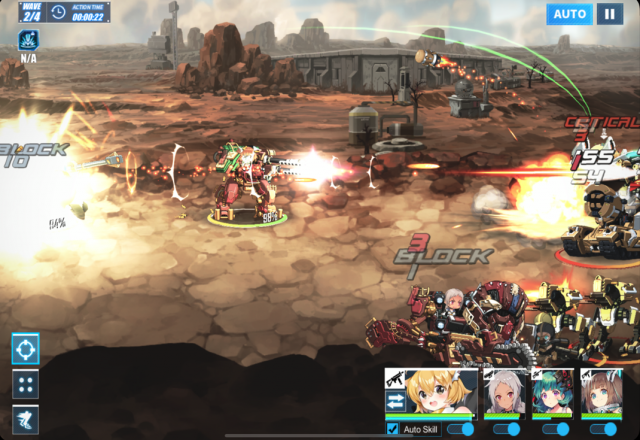Select the green-haired pilot portrait

[x=551, y=393]
